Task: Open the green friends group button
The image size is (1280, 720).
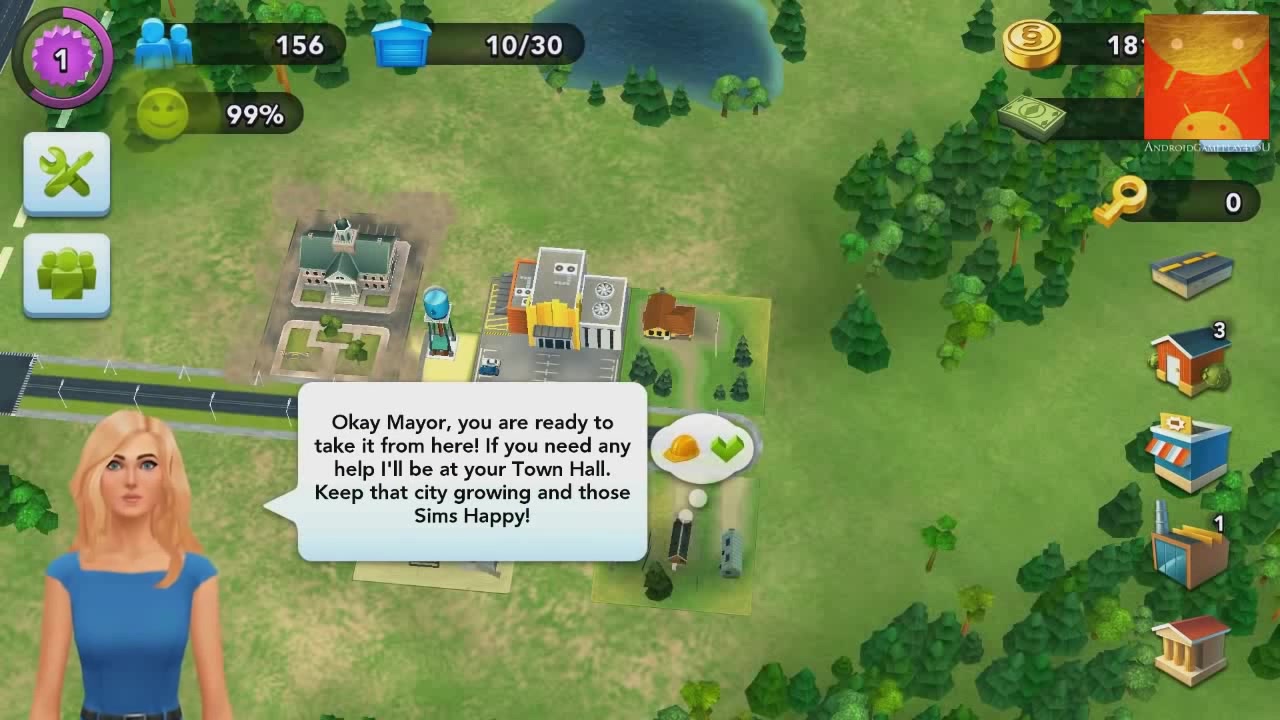Action: point(66,274)
